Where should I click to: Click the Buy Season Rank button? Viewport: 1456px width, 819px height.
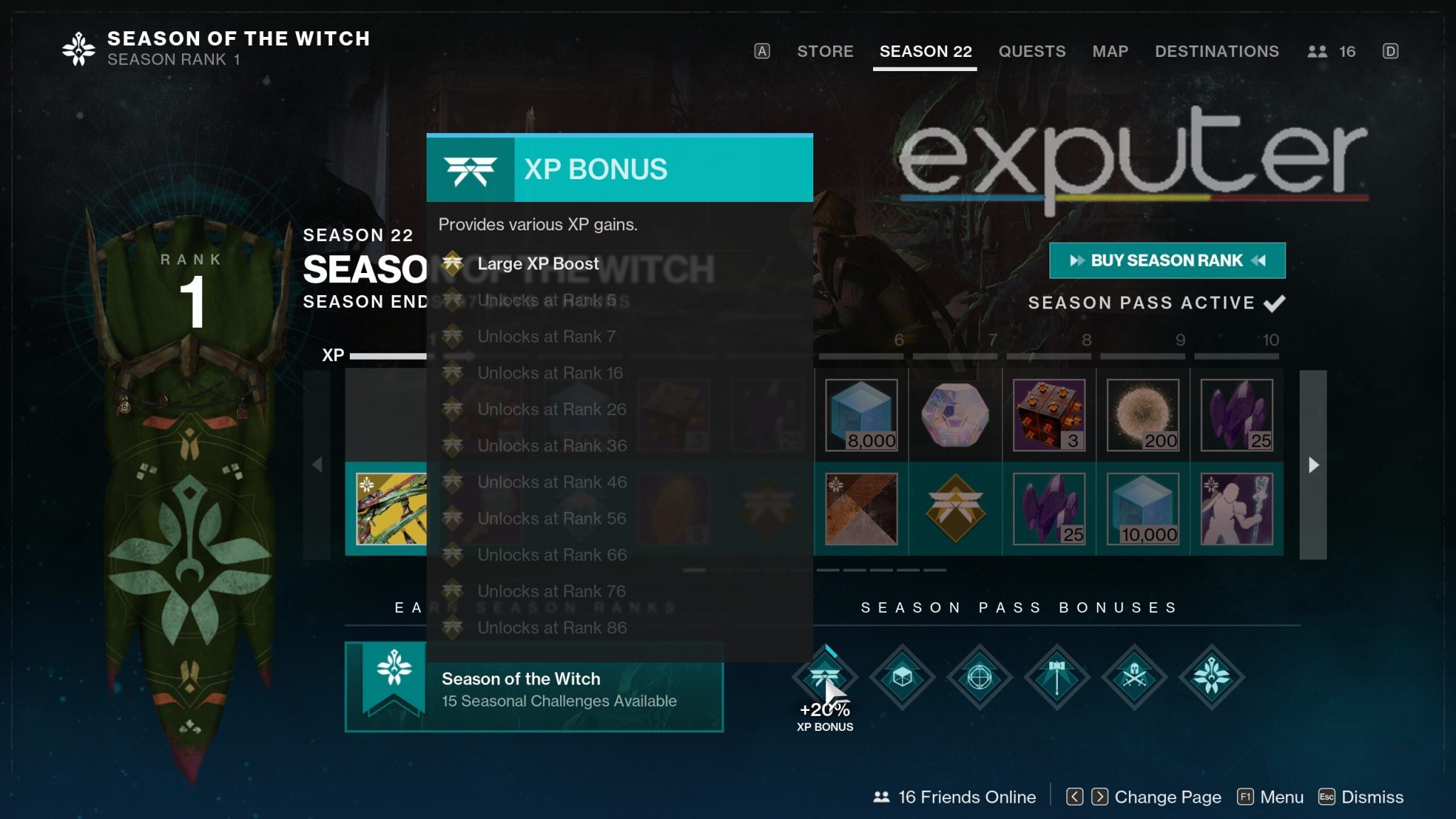[x=1167, y=261]
